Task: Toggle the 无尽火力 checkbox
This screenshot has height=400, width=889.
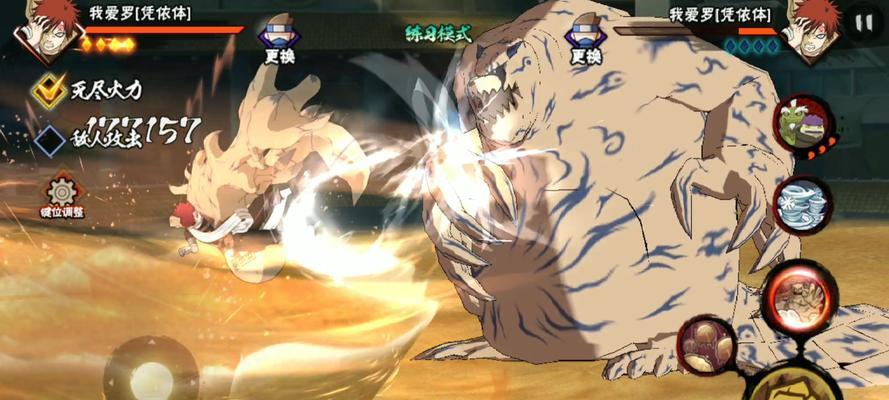Action: pos(46,90)
